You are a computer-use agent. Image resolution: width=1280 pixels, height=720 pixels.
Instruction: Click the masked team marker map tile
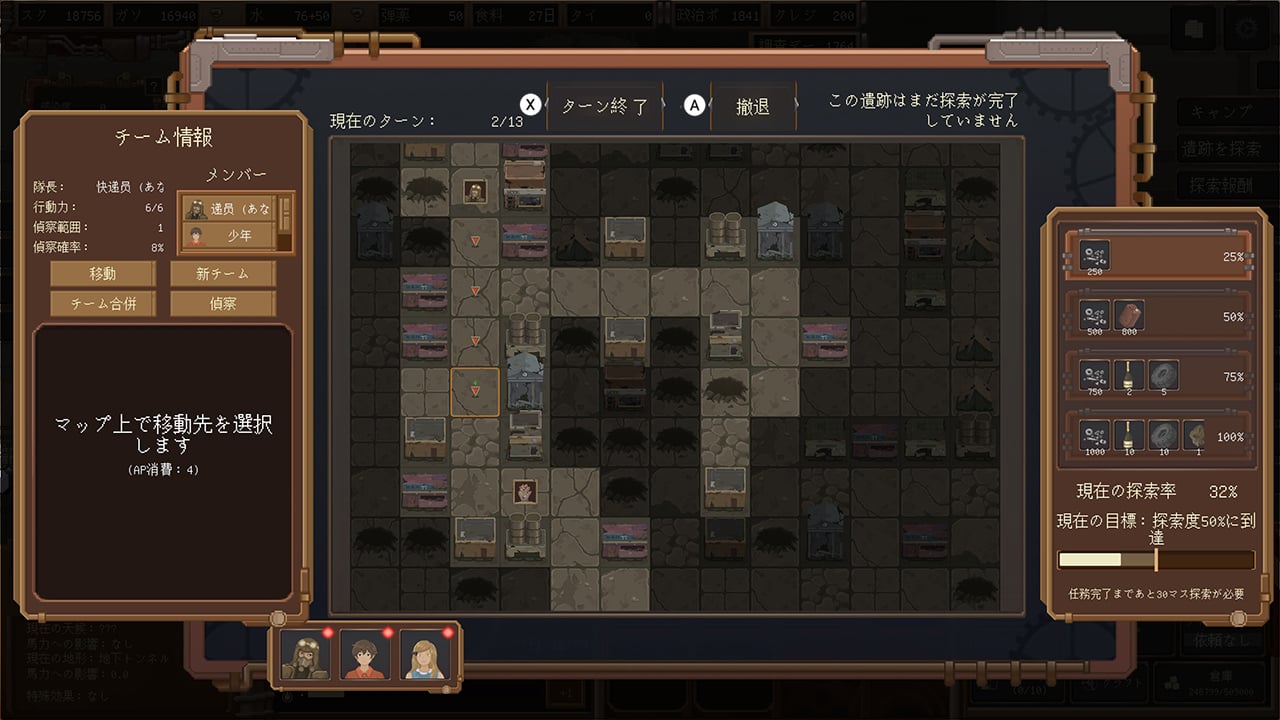pyautogui.click(x=475, y=191)
